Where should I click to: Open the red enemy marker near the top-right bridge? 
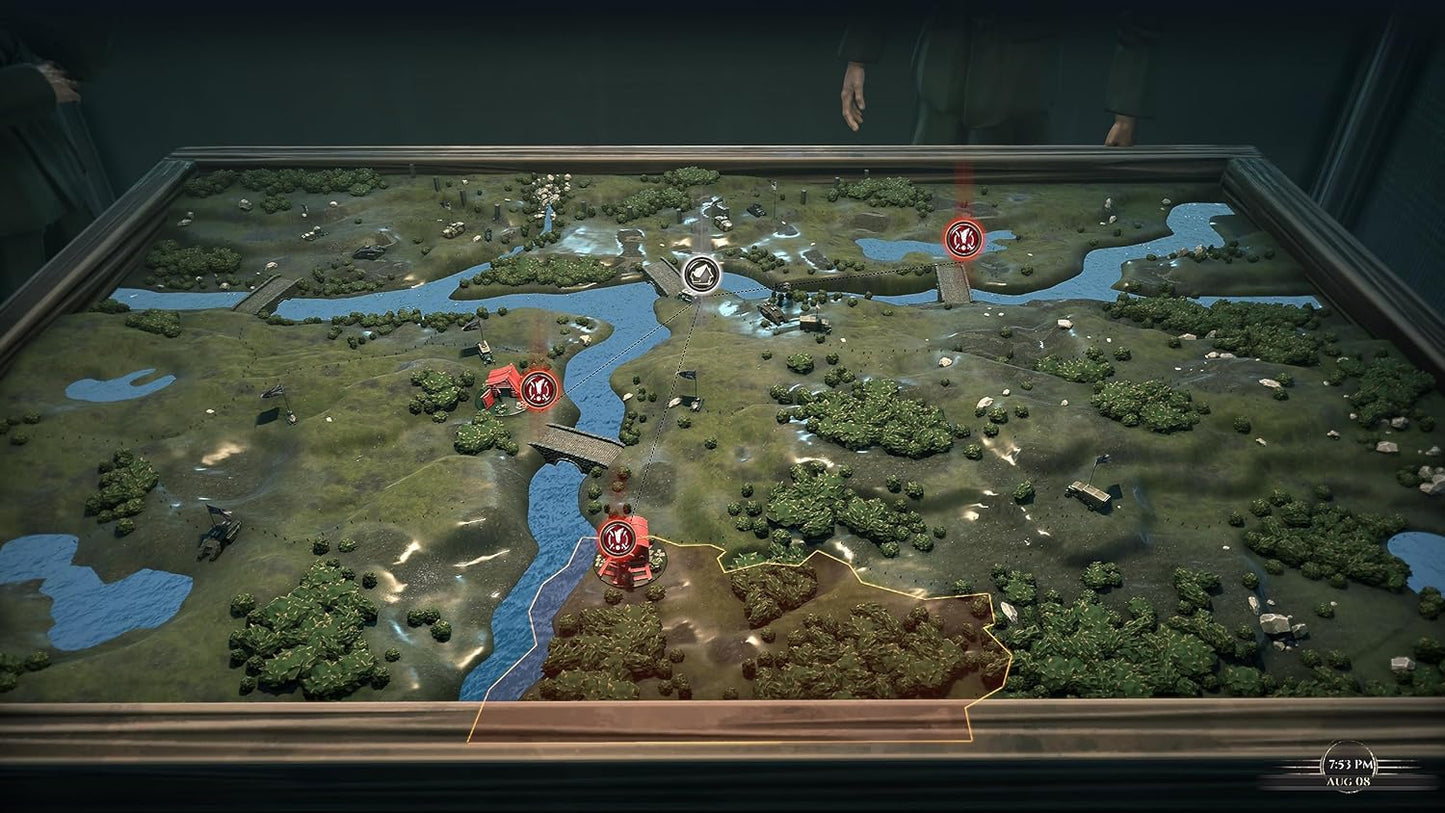(963, 239)
